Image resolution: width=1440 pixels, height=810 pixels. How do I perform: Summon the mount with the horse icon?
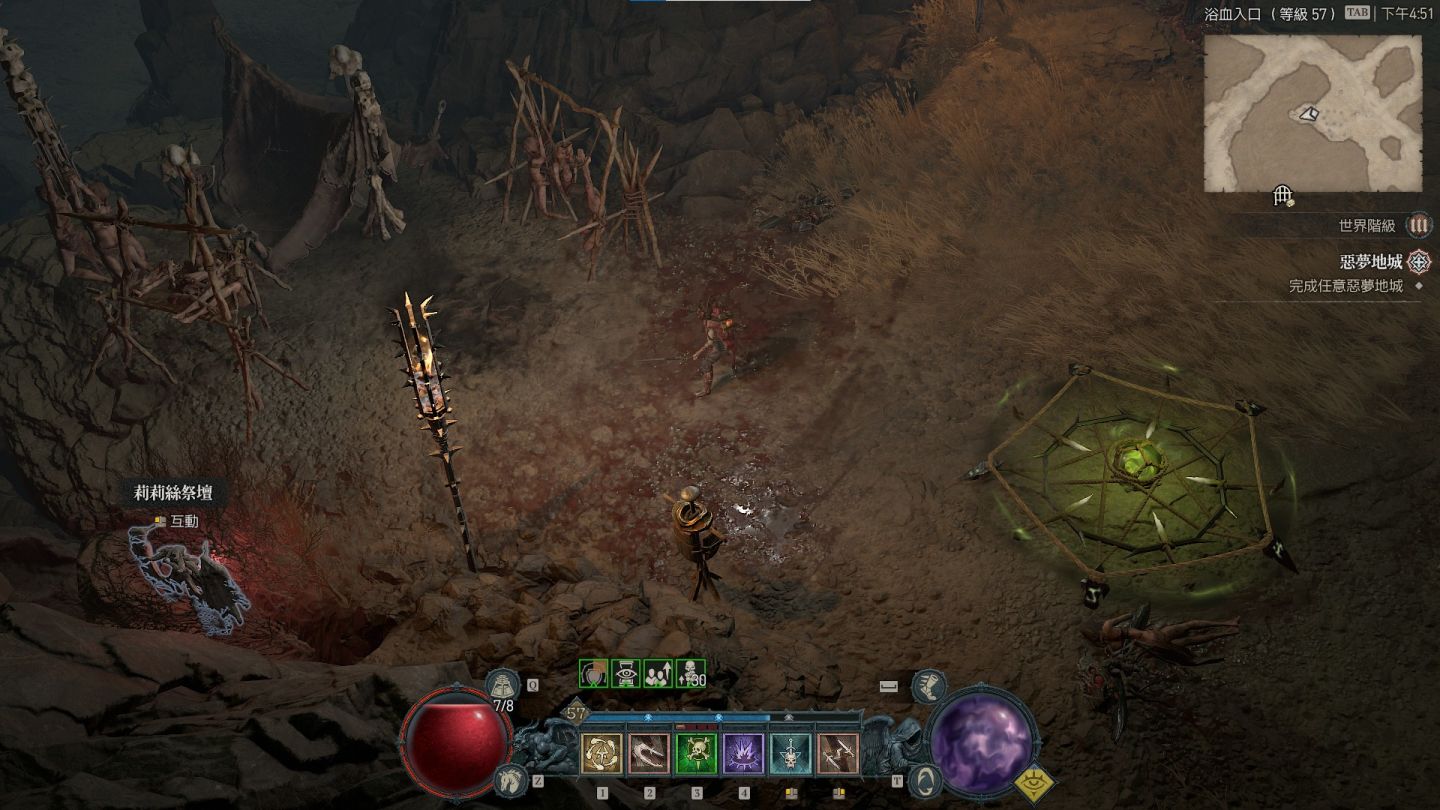point(510,780)
